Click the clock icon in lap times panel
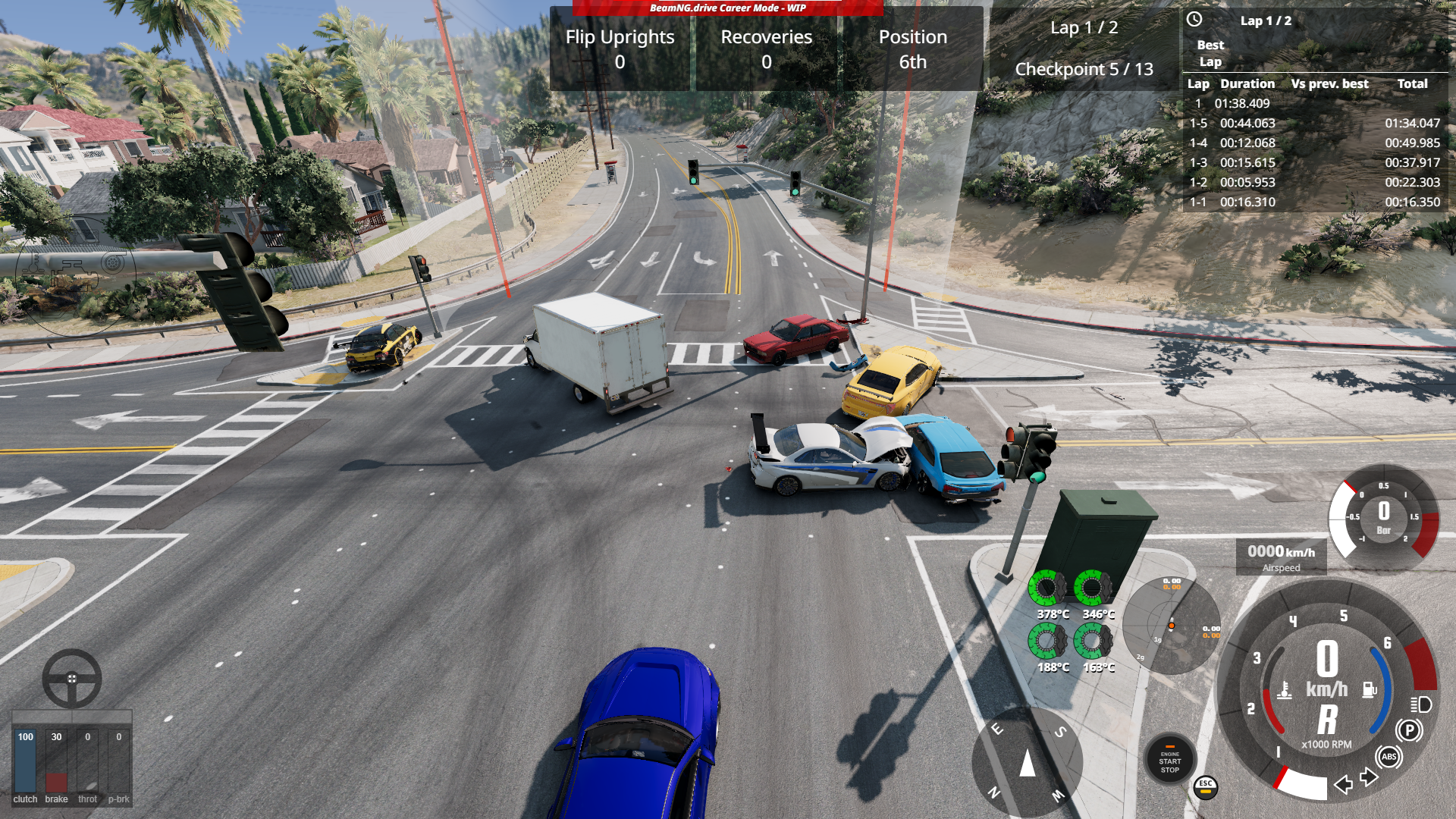The image size is (1456, 819). tap(1194, 20)
